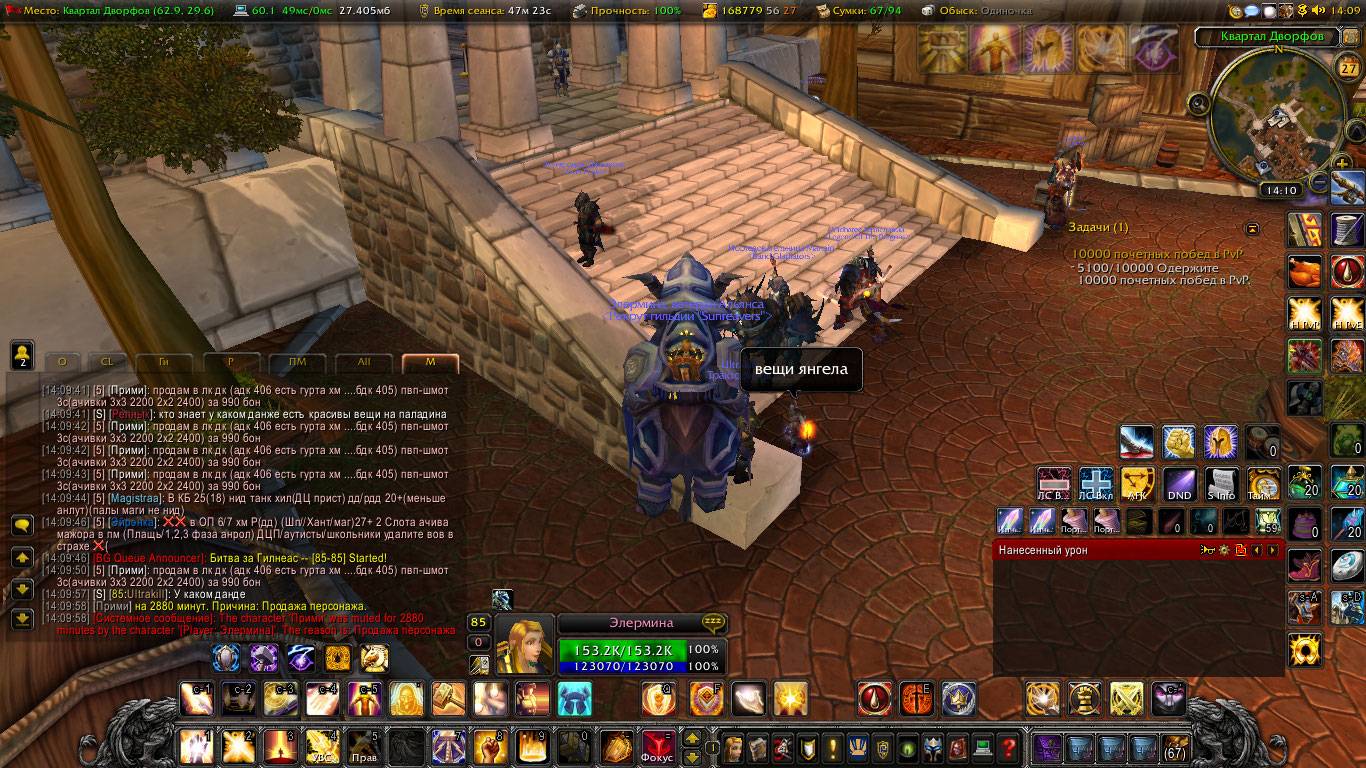Activate the АФК macro button
The width and height of the screenshot is (1366, 768).
pos(1138,484)
